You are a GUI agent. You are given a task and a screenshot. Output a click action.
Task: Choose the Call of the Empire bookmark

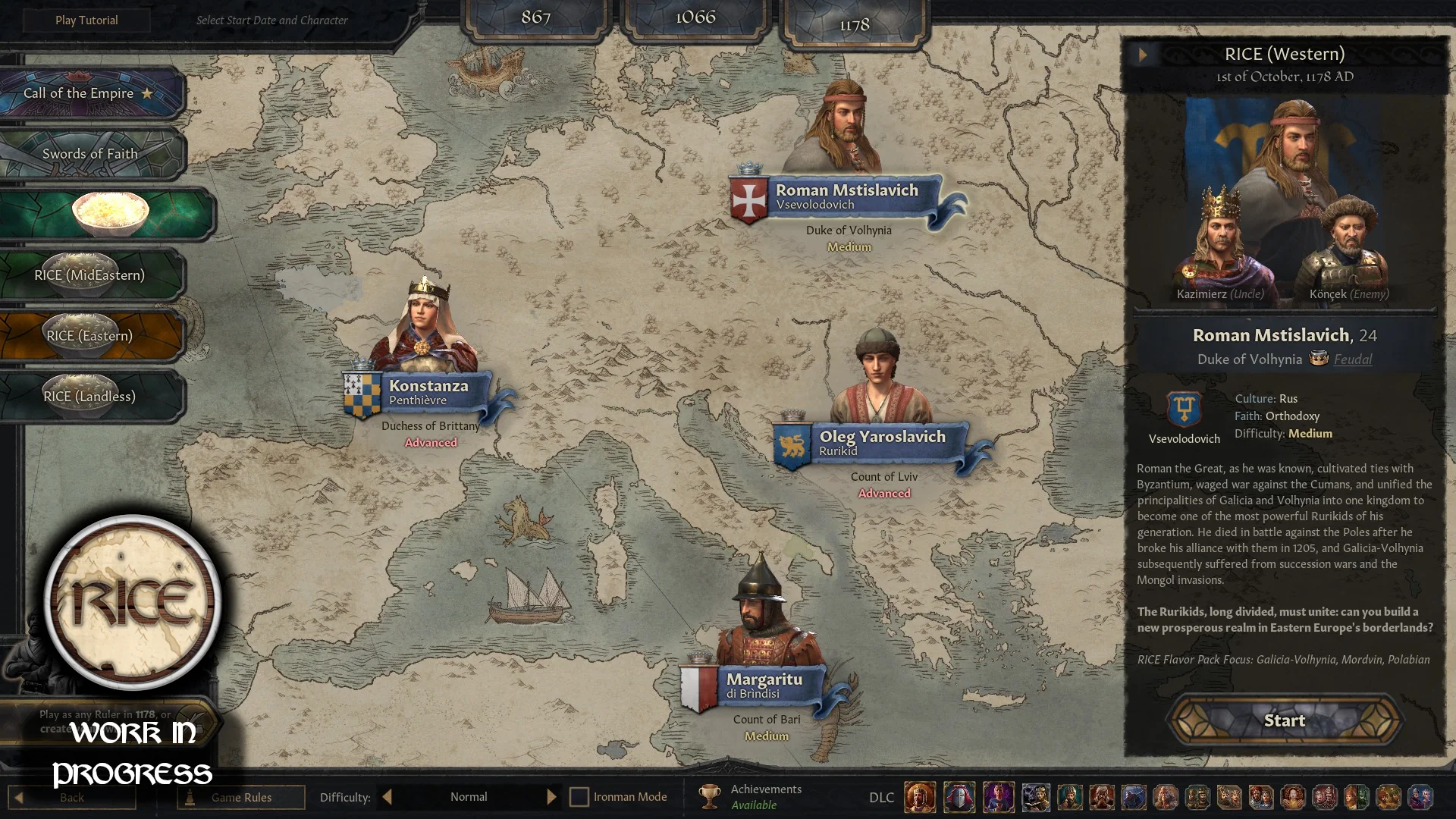89,93
